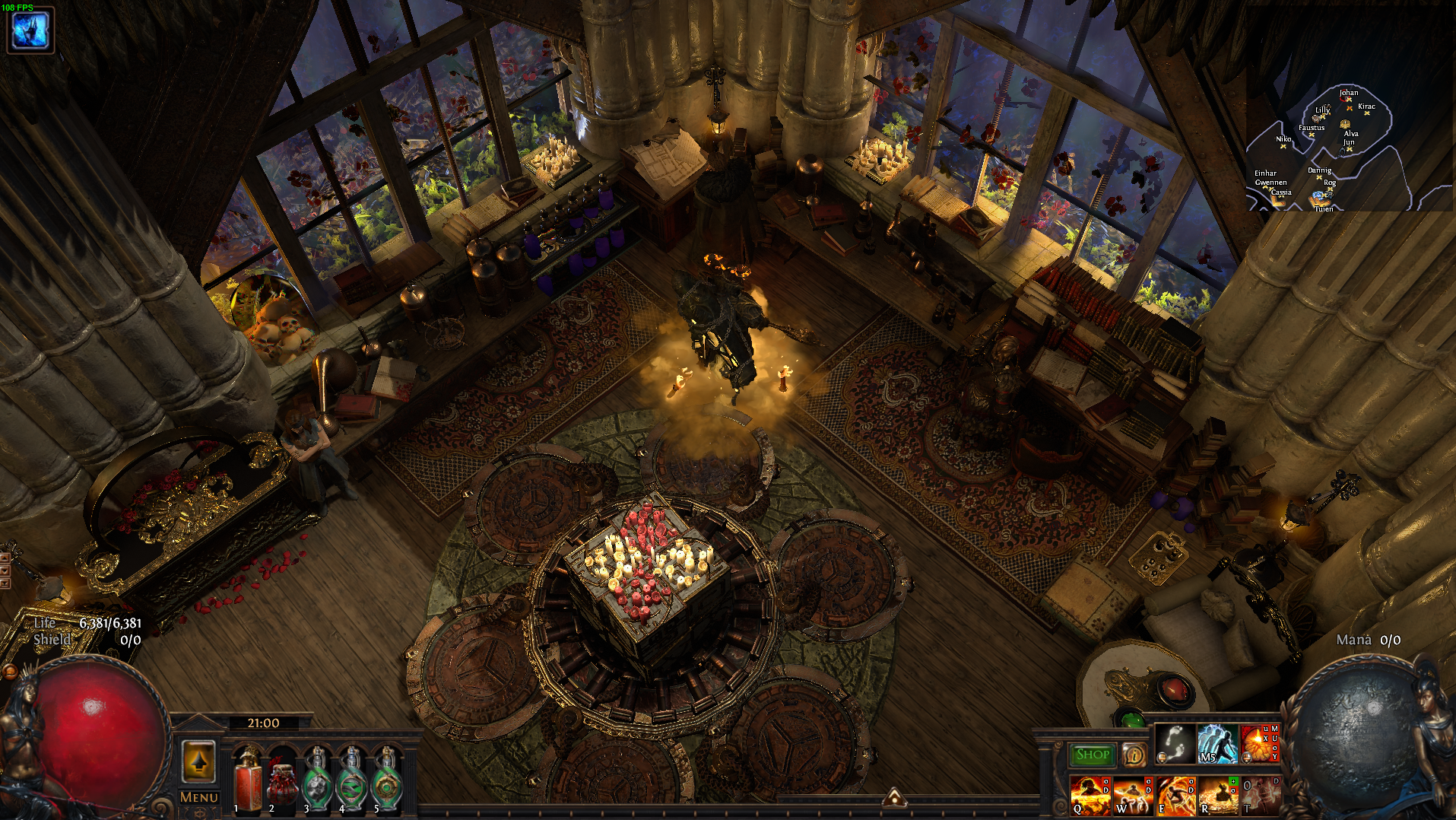Activate the fire skill bound to W
The height and width of the screenshot is (820, 1456).
pyautogui.click(x=1132, y=796)
